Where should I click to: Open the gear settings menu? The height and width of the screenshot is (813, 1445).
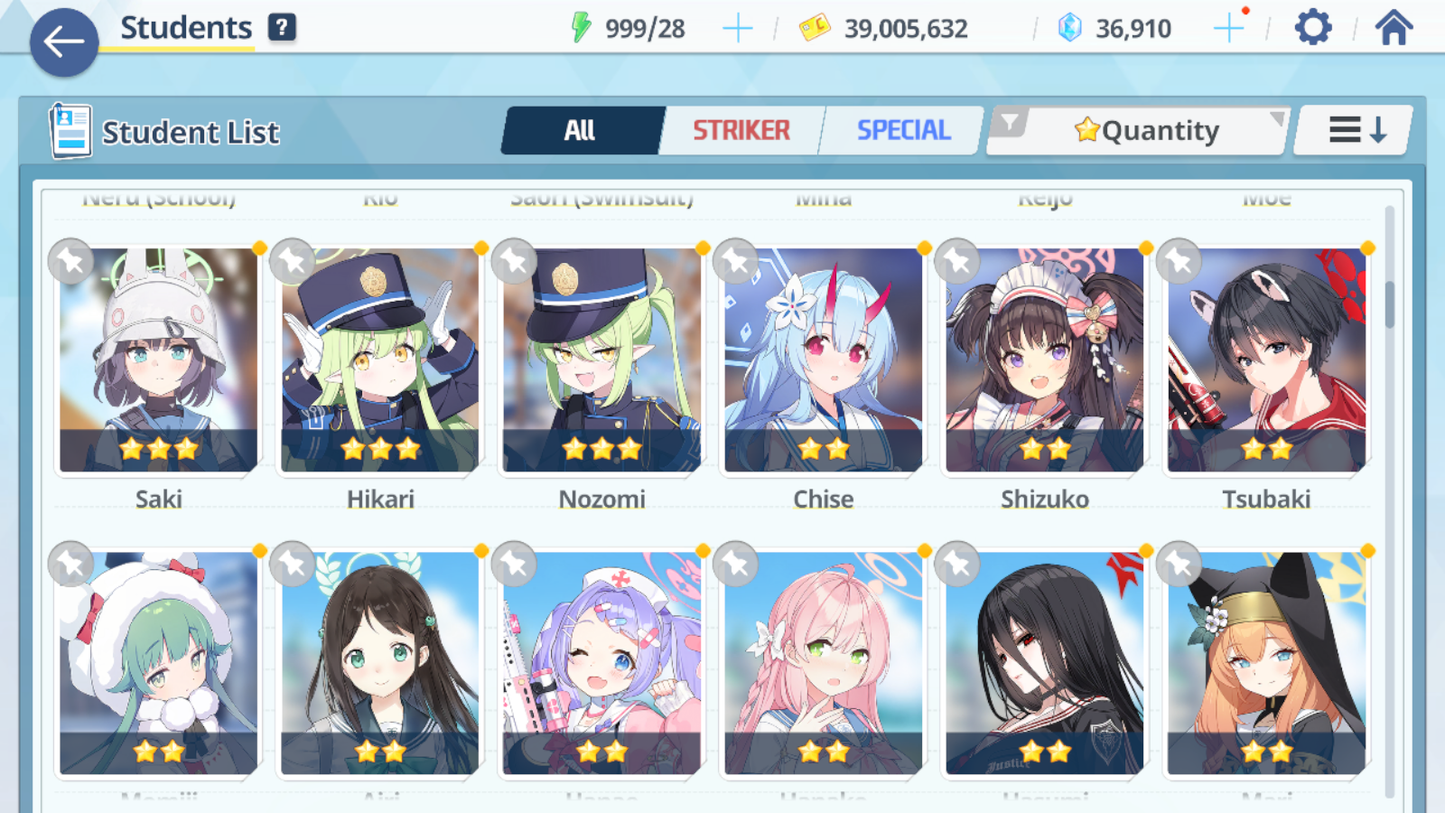click(x=1313, y=28)
